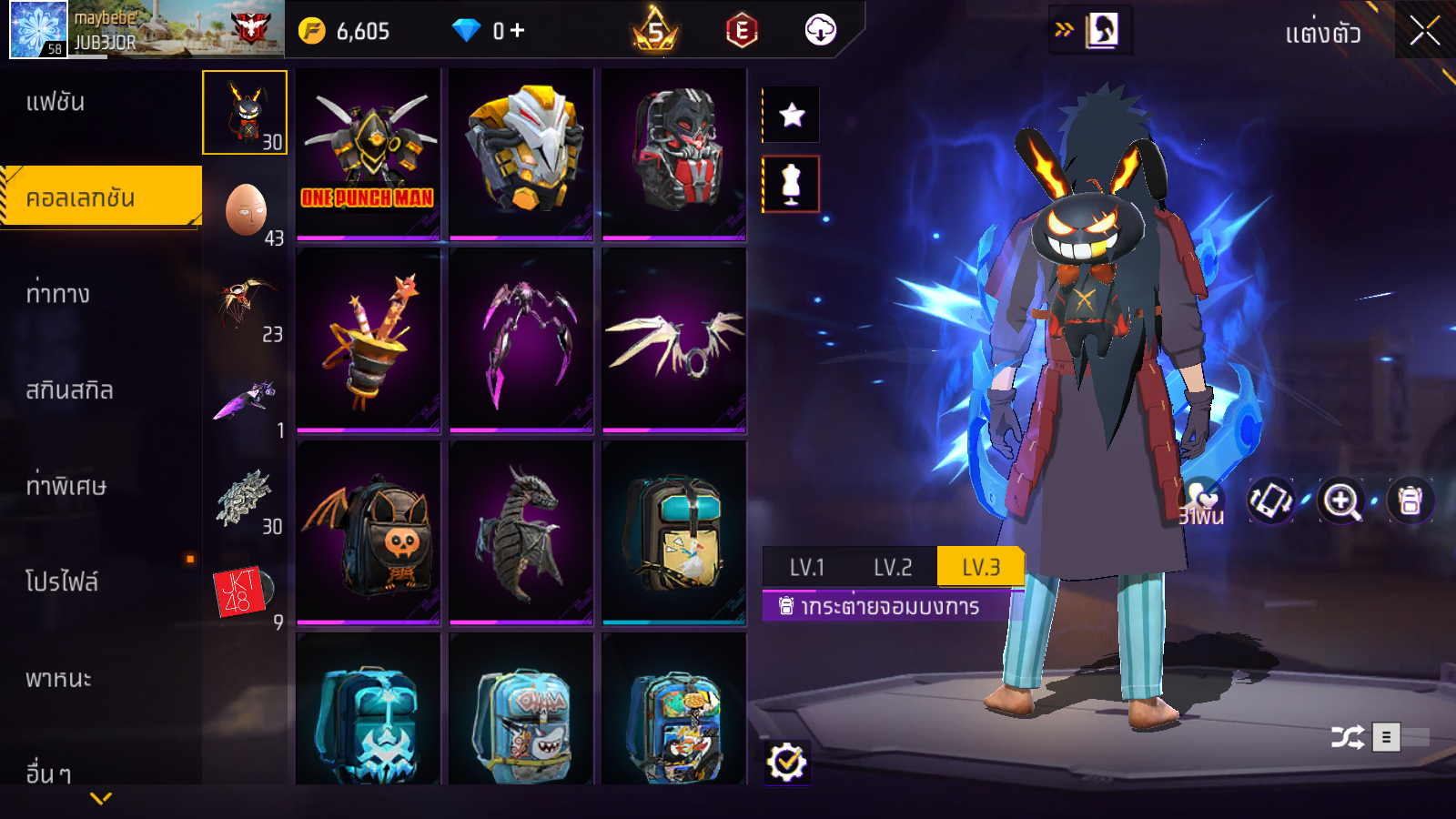Pick the black dragon backpack item

pyautogui.click(x=521, y=532)
